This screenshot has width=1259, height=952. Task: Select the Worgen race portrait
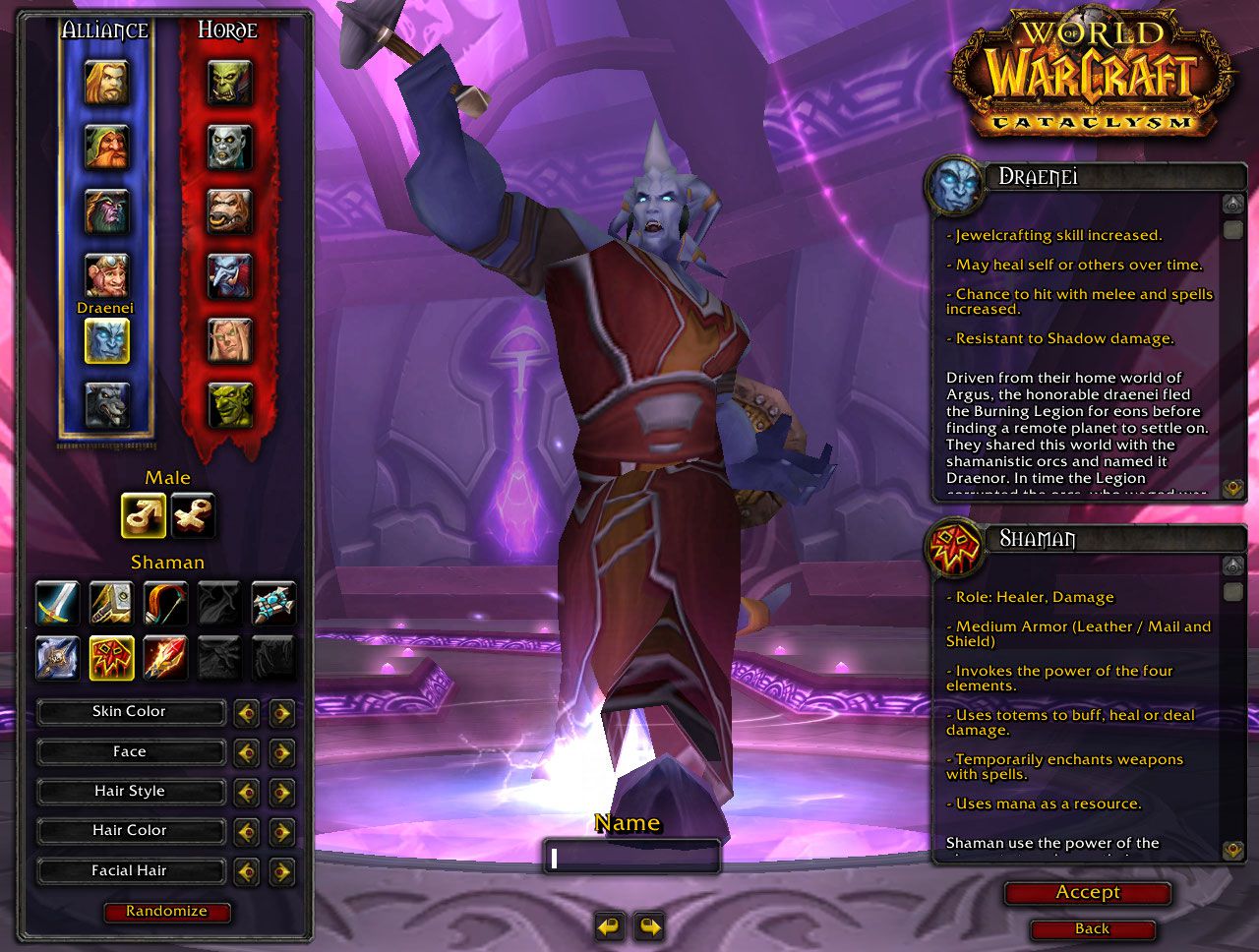click(106, 404)
